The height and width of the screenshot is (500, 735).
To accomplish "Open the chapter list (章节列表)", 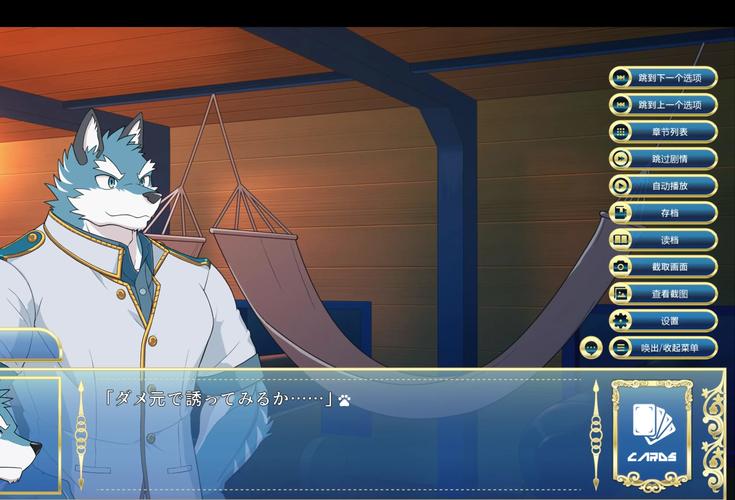I will tap(663, 132).
